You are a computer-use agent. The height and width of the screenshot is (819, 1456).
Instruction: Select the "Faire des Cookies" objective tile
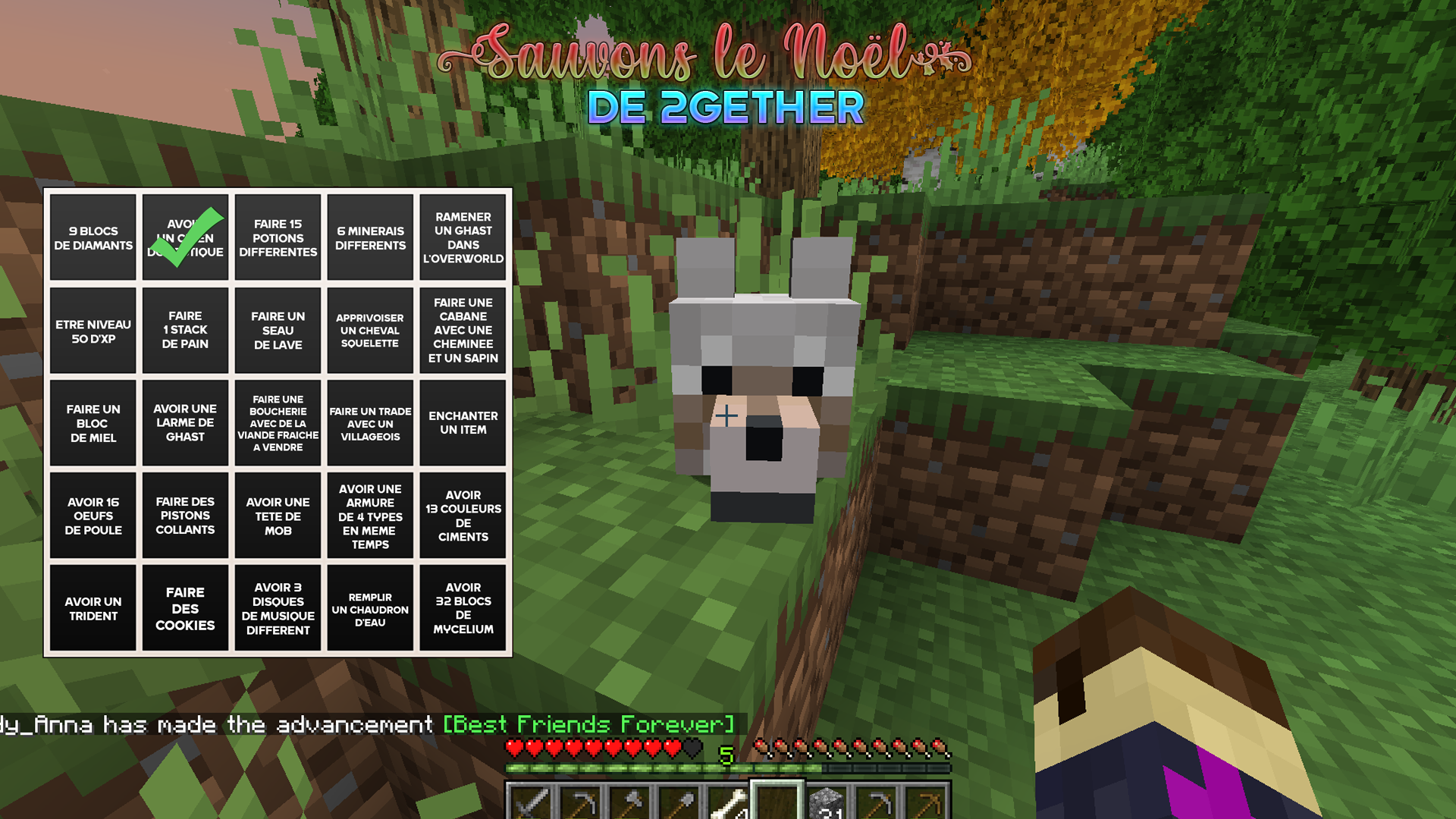pos(185,608)
